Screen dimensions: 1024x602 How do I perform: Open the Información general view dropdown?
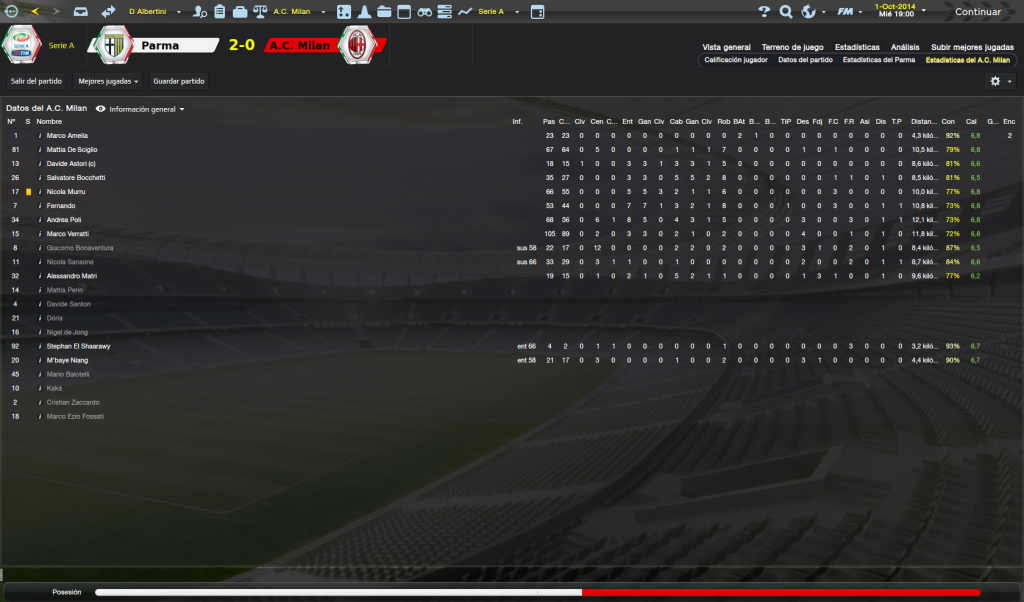click(x=141, y=108)
